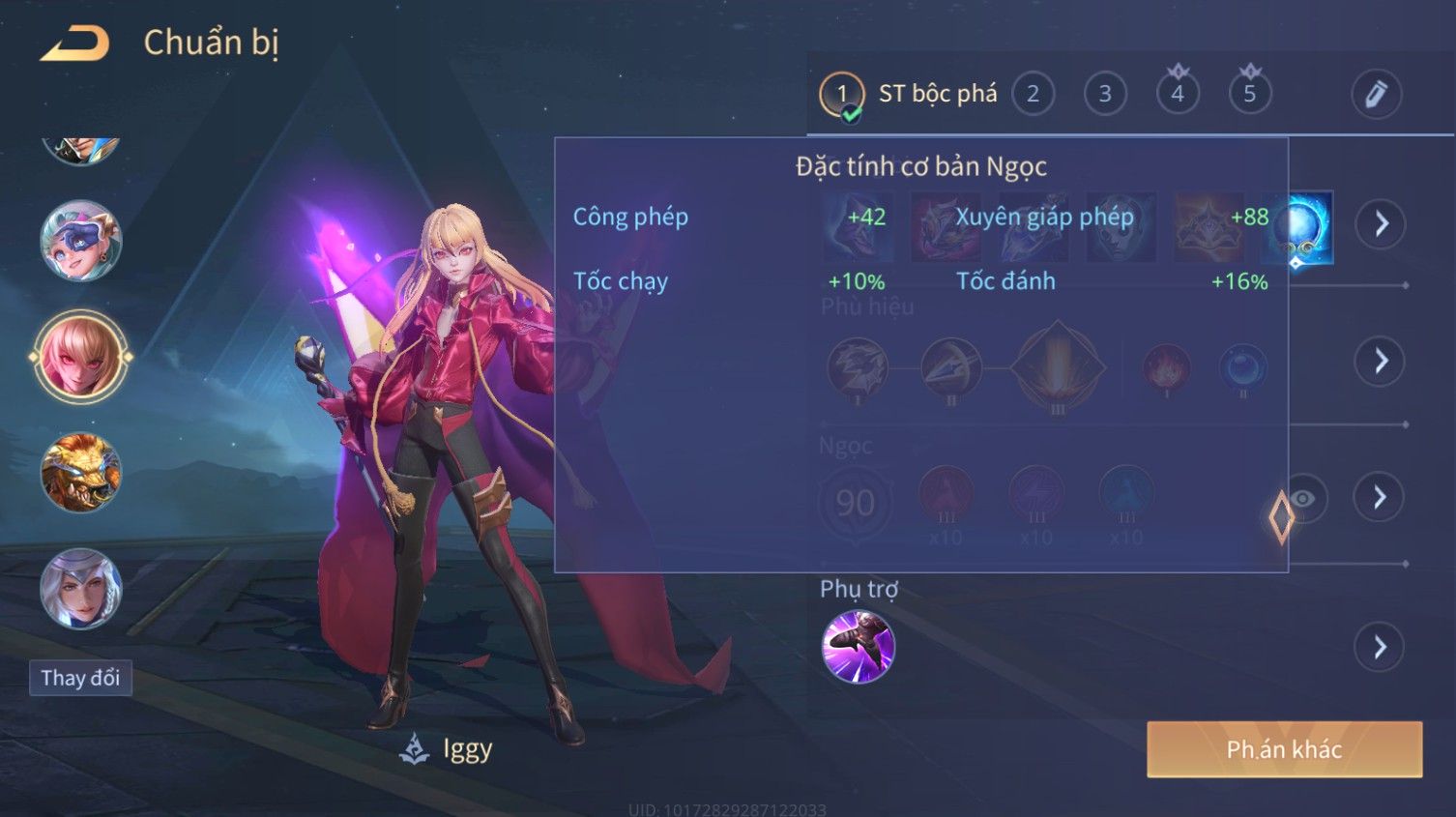Open the Phụ trợ row arrow
This screenshot has height=817, width=1456.
click(1380, 647)
